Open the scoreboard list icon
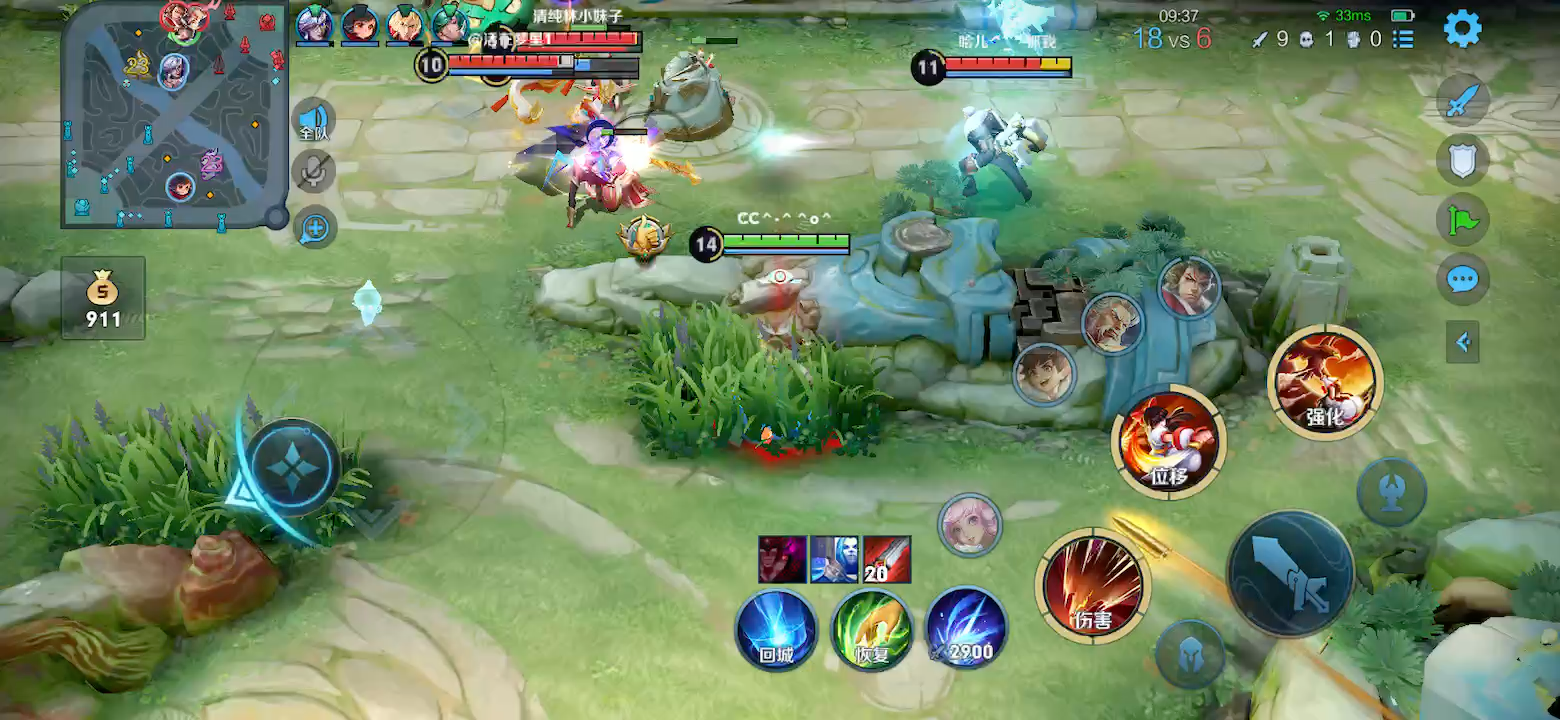 [x=1404, y=39]
